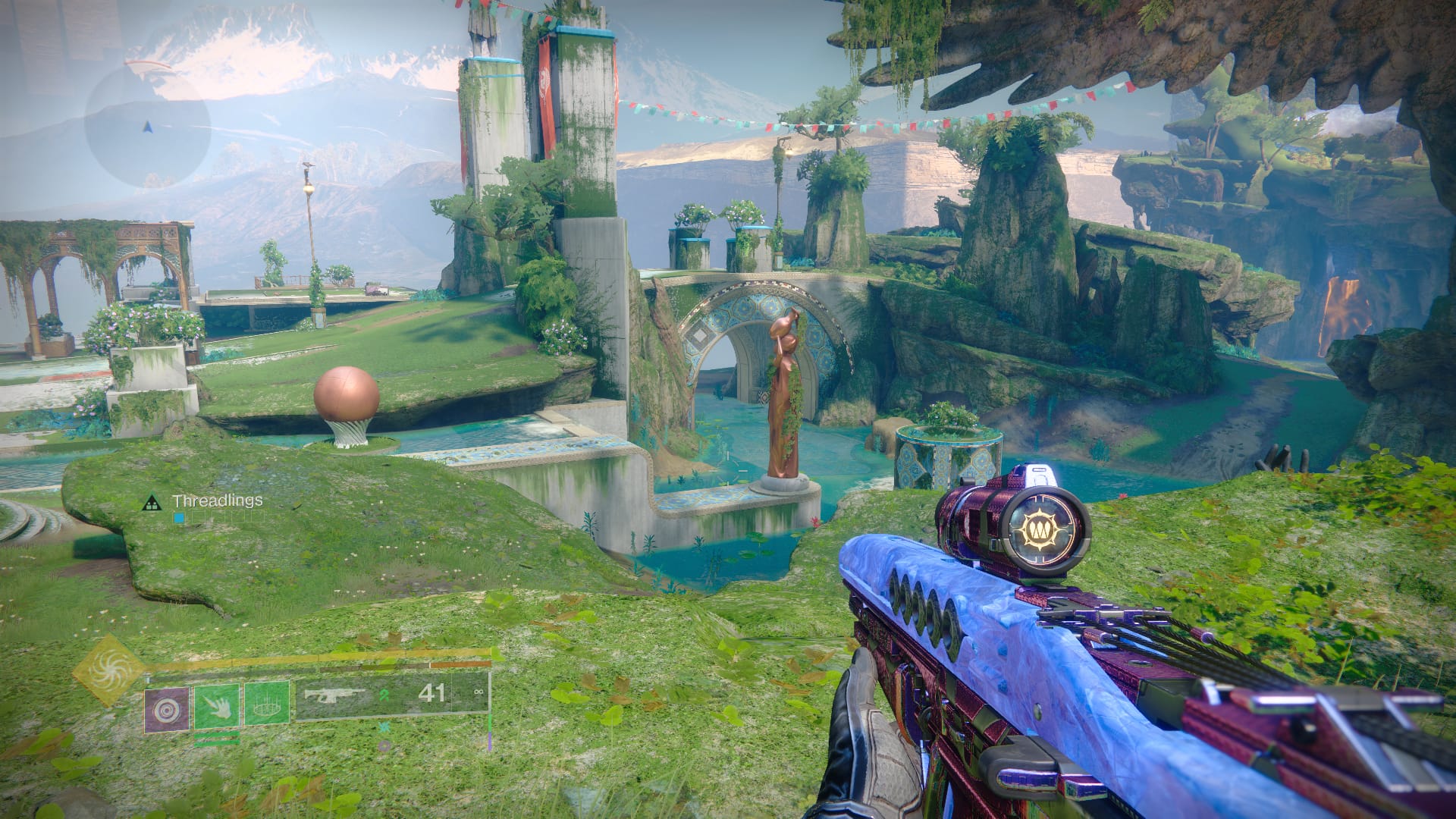Click the circular radar in the corner
The image size is (1456, 819).
tap(147, 127)
